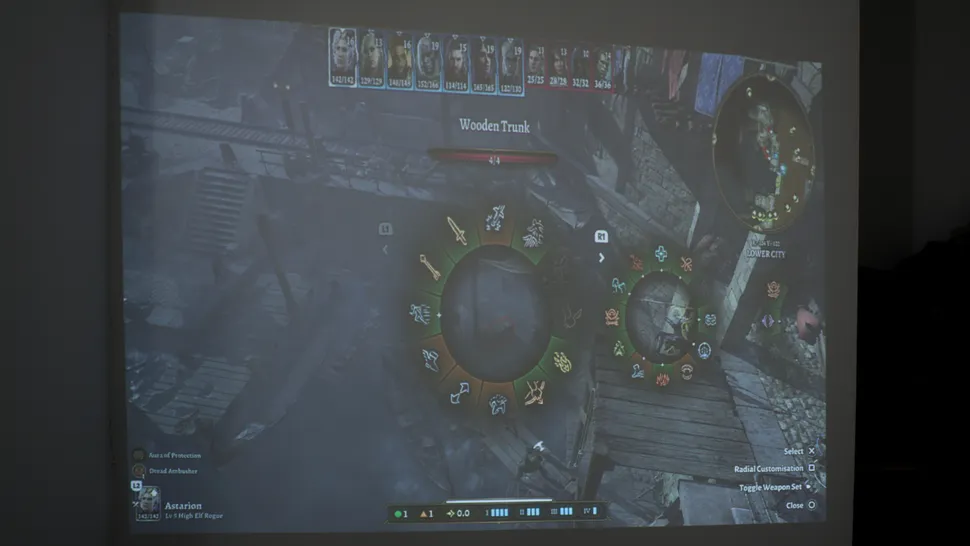Choose the blue cross icon in the right radial
970x546 pixels.
click(661, 254)
